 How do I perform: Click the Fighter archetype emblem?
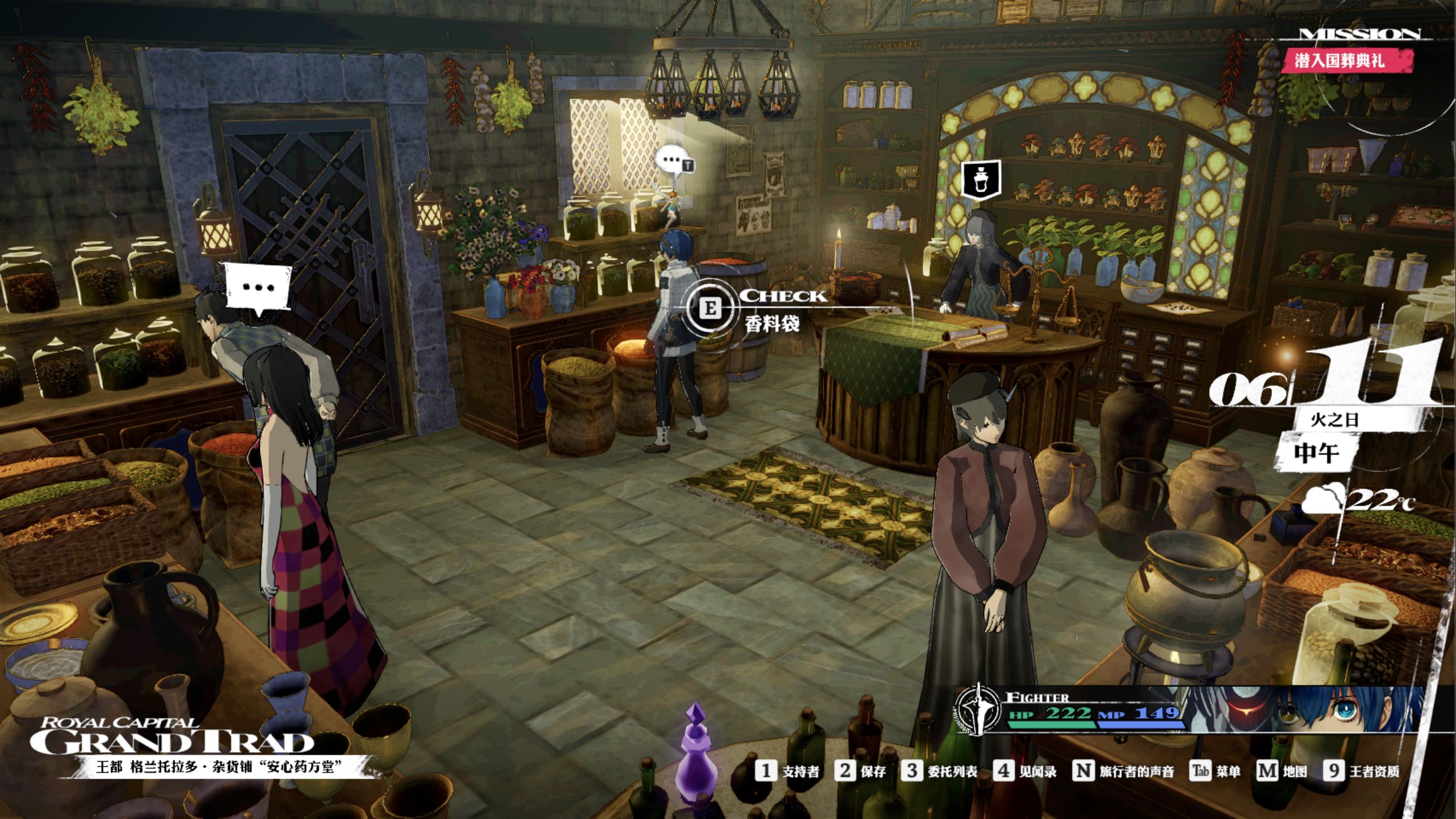pyautogui.click(x=977, y=710)
